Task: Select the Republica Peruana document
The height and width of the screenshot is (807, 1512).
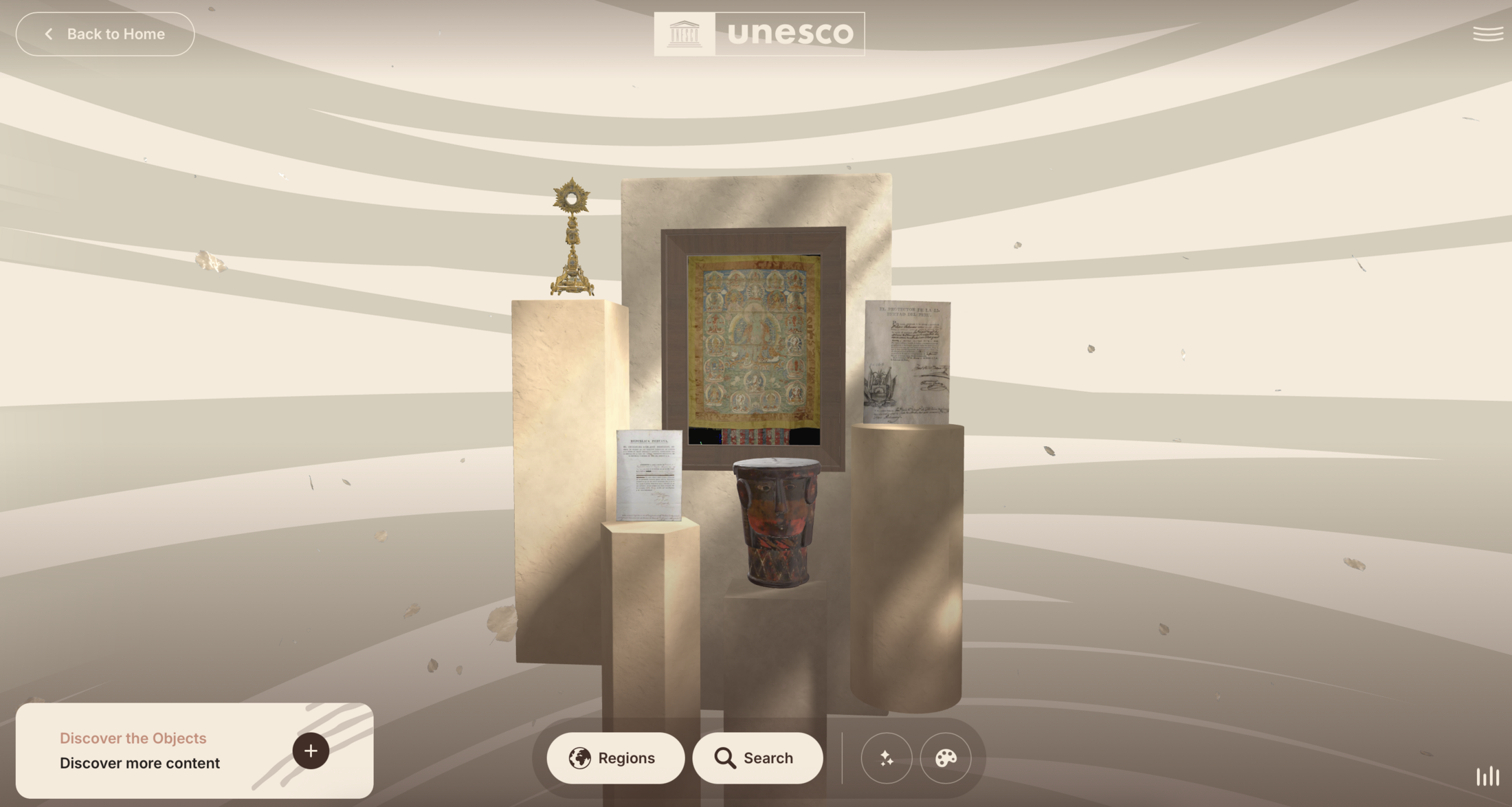Action: [649, 474]
